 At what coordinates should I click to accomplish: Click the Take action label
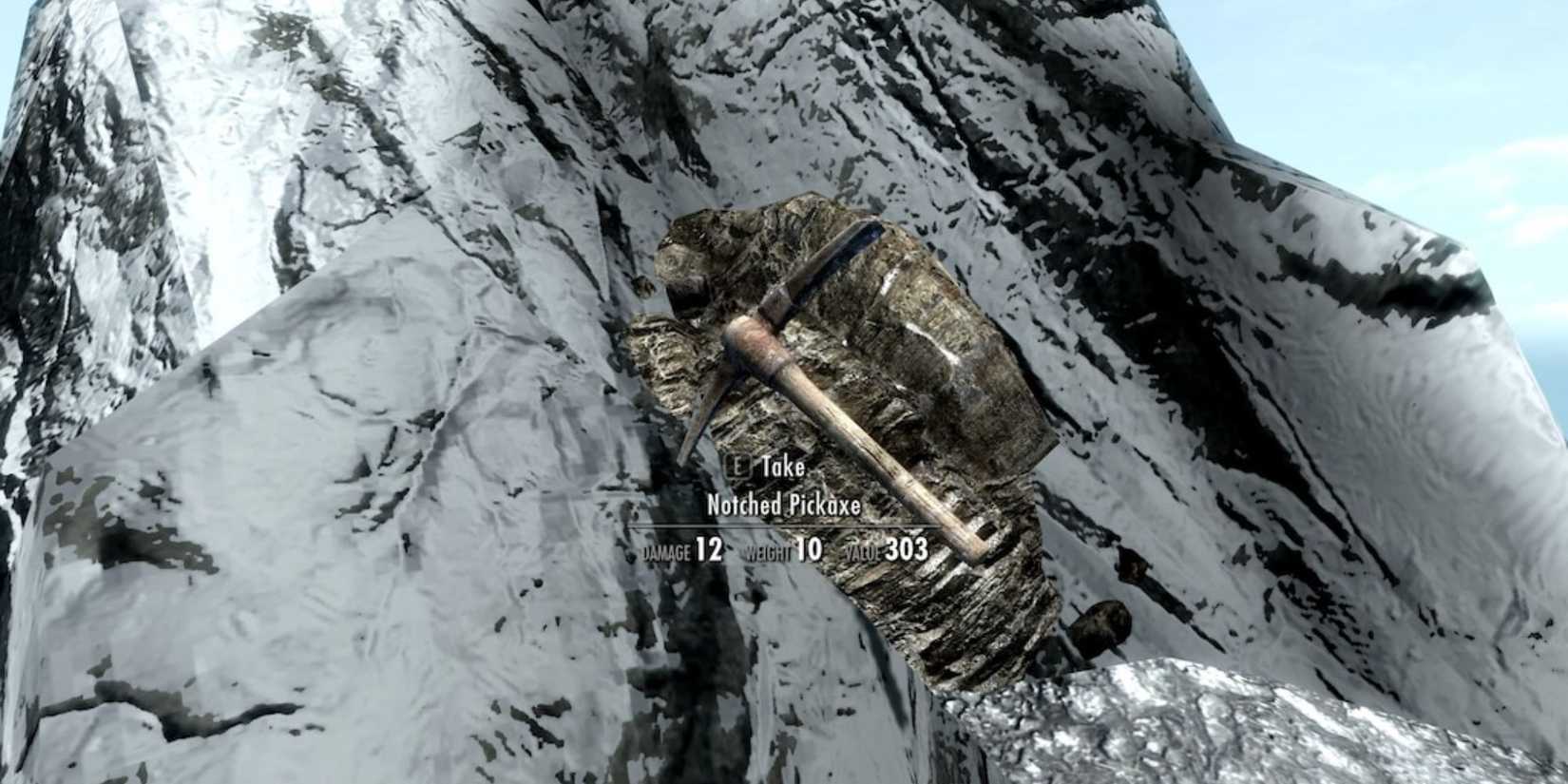pyautogui.click(x=785, y=468)
